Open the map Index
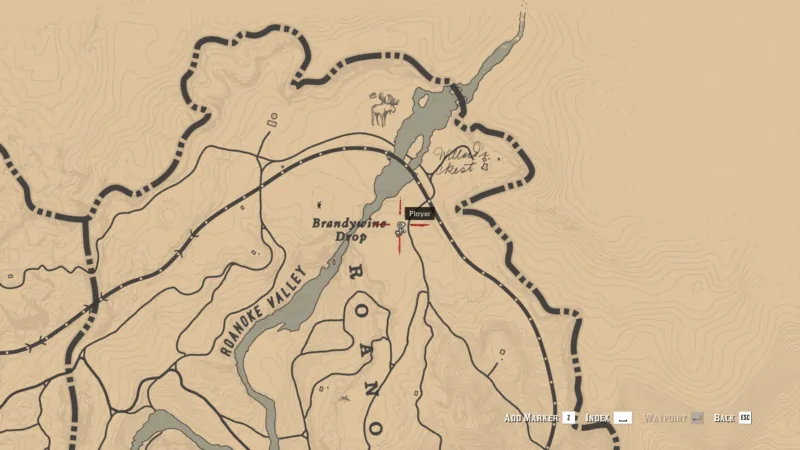Screen dimensions: 800x450 tap(609, 417)
